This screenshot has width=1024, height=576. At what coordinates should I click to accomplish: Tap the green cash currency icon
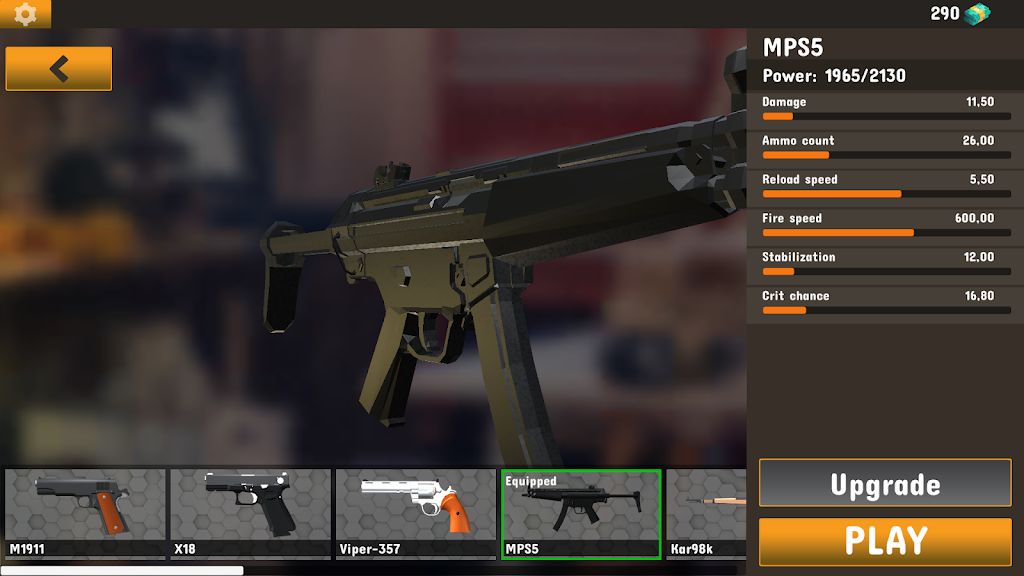point(977,14)
